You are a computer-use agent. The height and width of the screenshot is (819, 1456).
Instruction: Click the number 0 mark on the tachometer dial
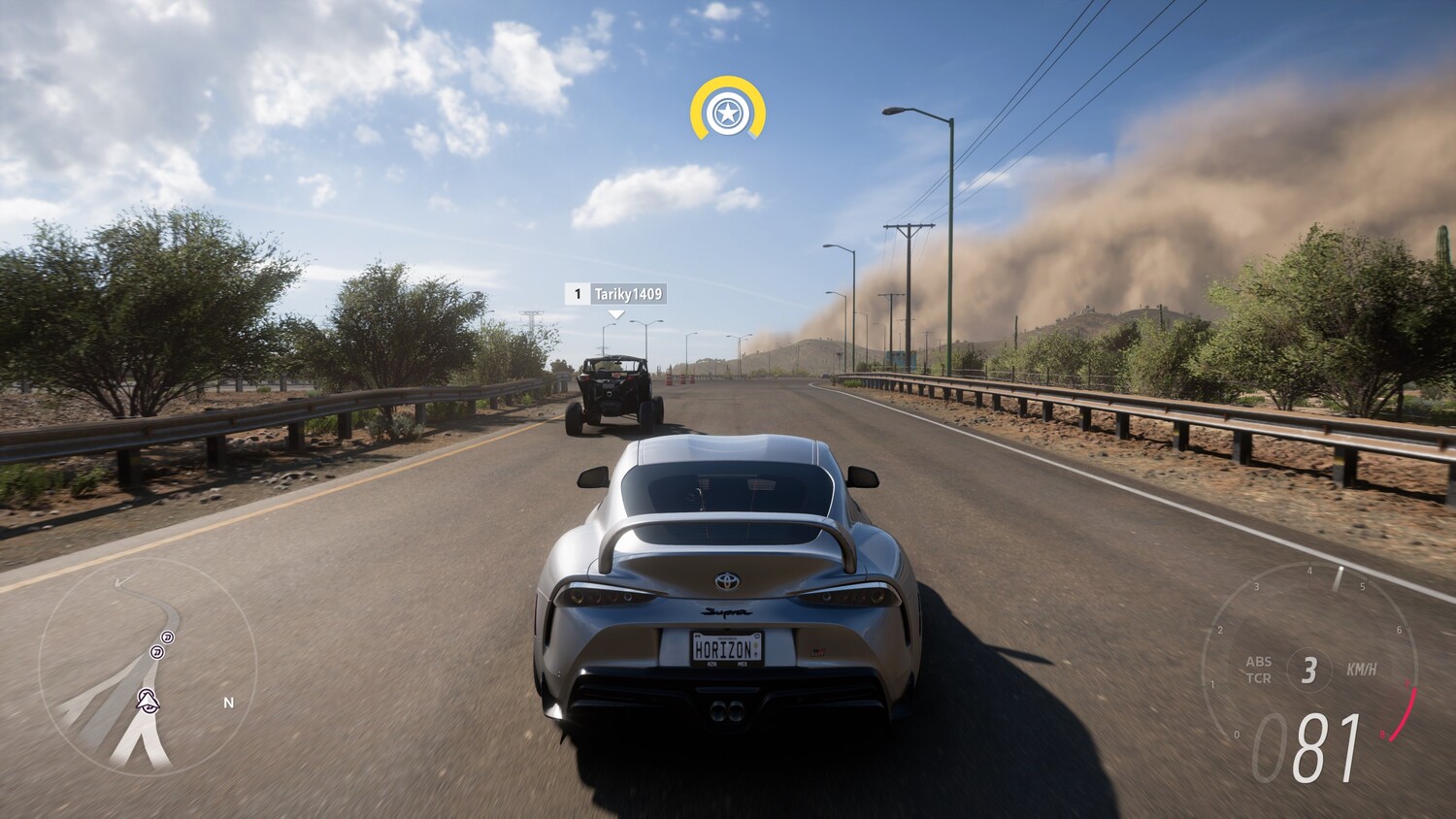pos(1237,734)
